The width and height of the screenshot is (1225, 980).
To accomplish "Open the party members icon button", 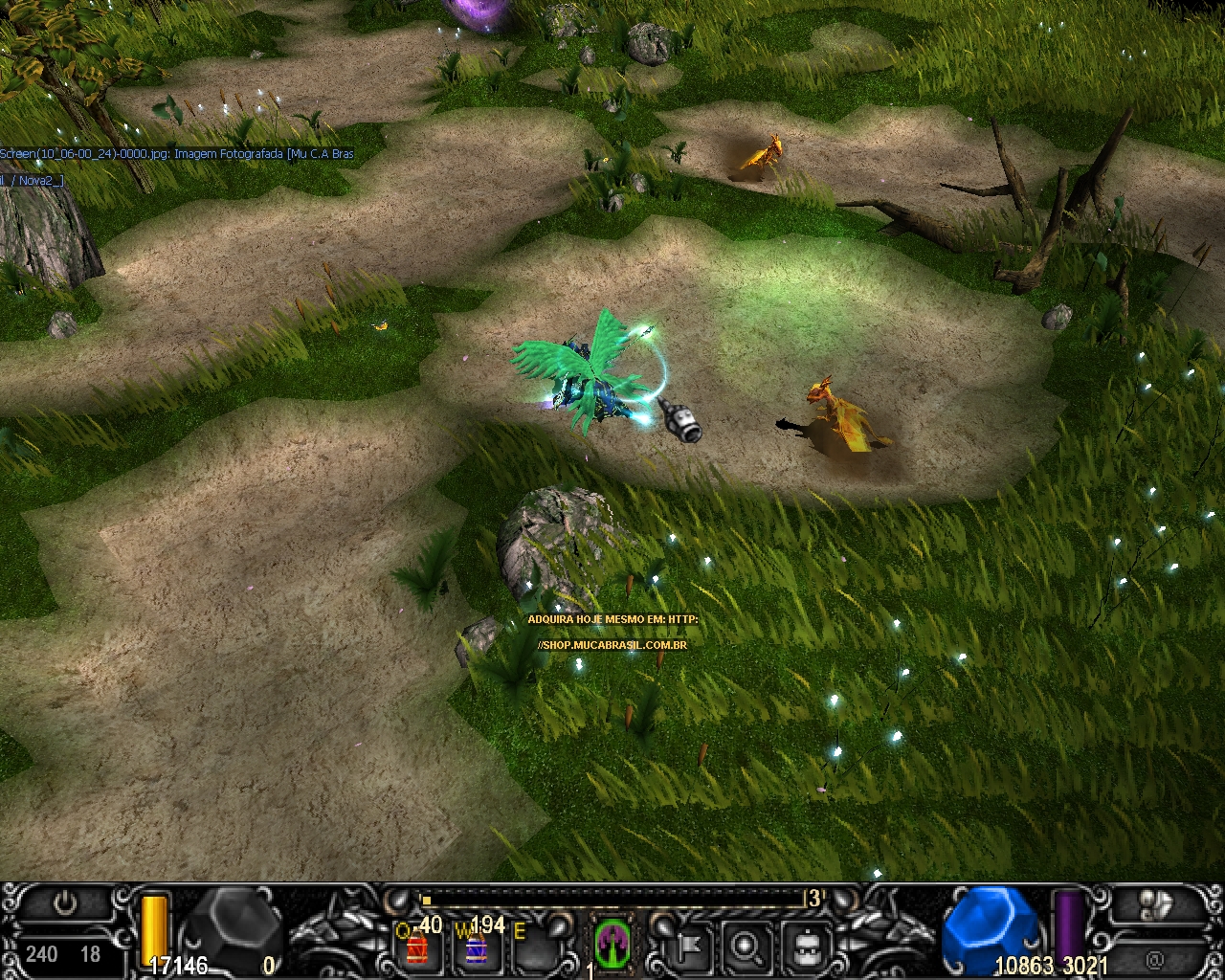I will [1158, 902].
